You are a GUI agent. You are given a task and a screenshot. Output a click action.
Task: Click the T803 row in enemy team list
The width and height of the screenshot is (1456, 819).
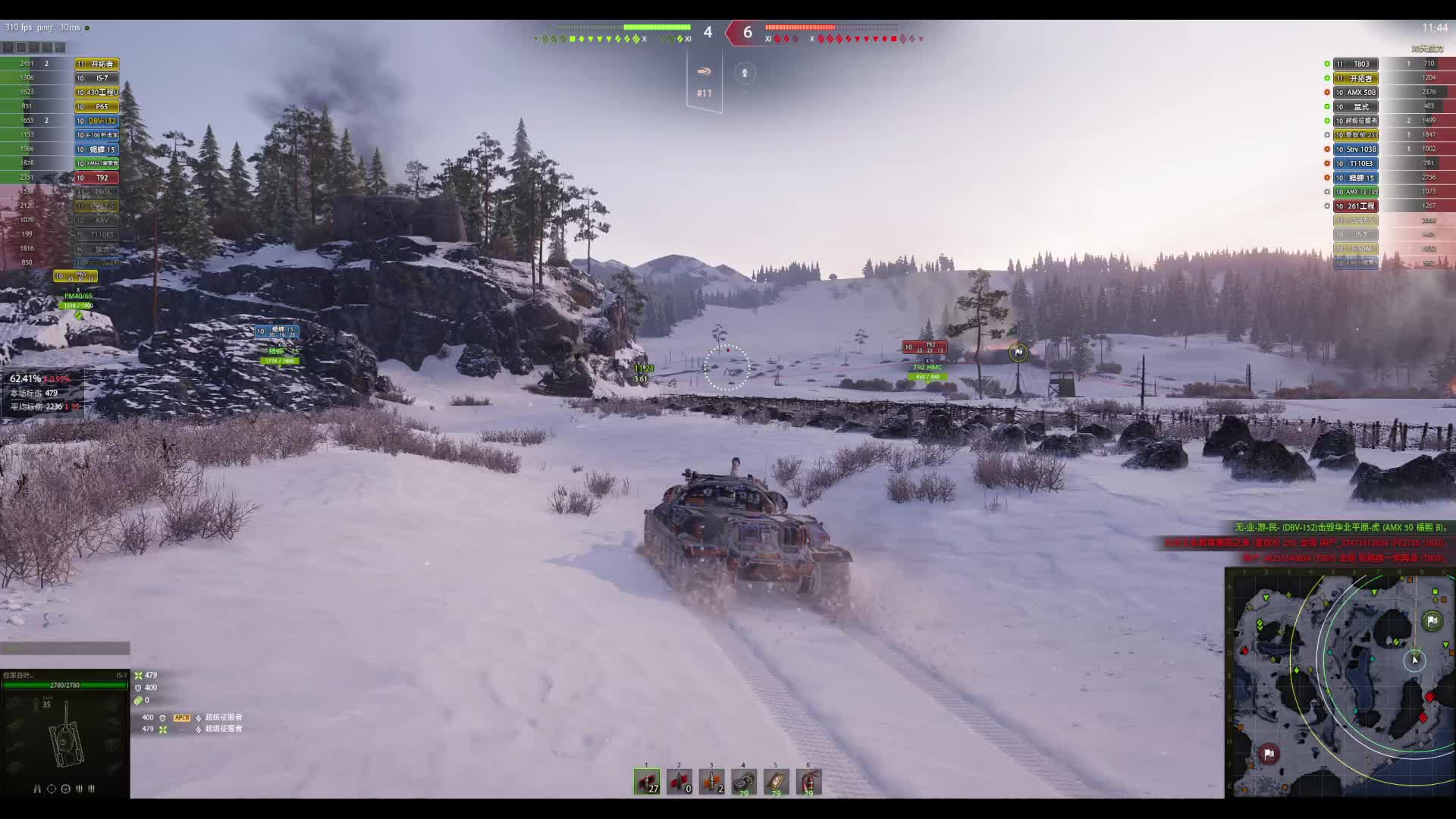click(x=1356, y=64)
